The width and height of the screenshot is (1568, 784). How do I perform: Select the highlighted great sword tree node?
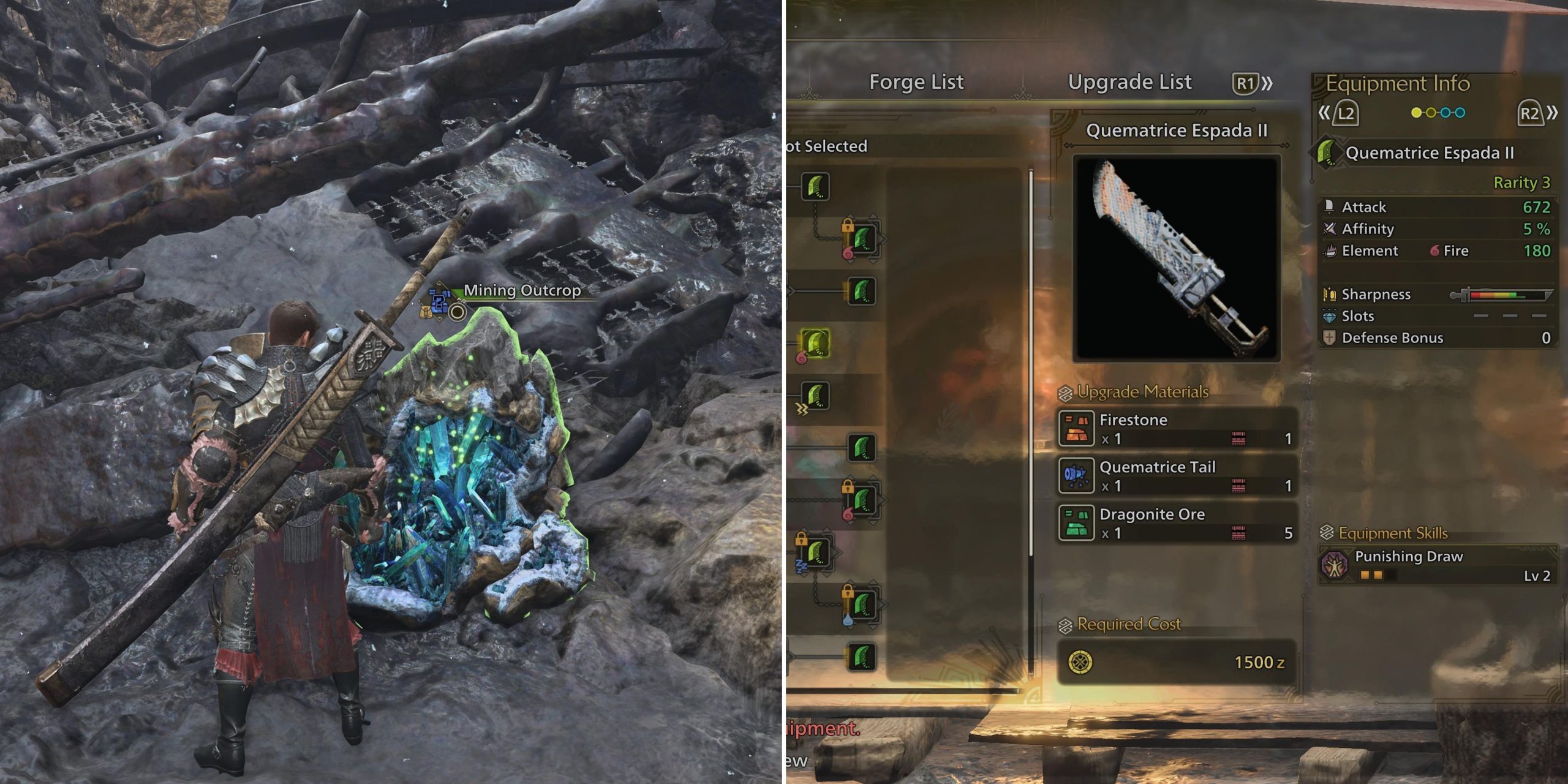coord(815,343)
